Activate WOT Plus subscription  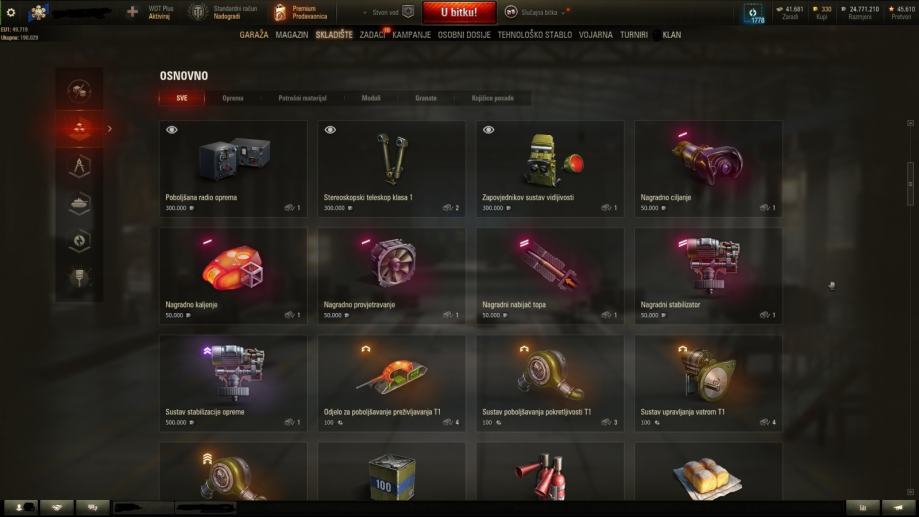pyautogui.click(x=158, y=12)
